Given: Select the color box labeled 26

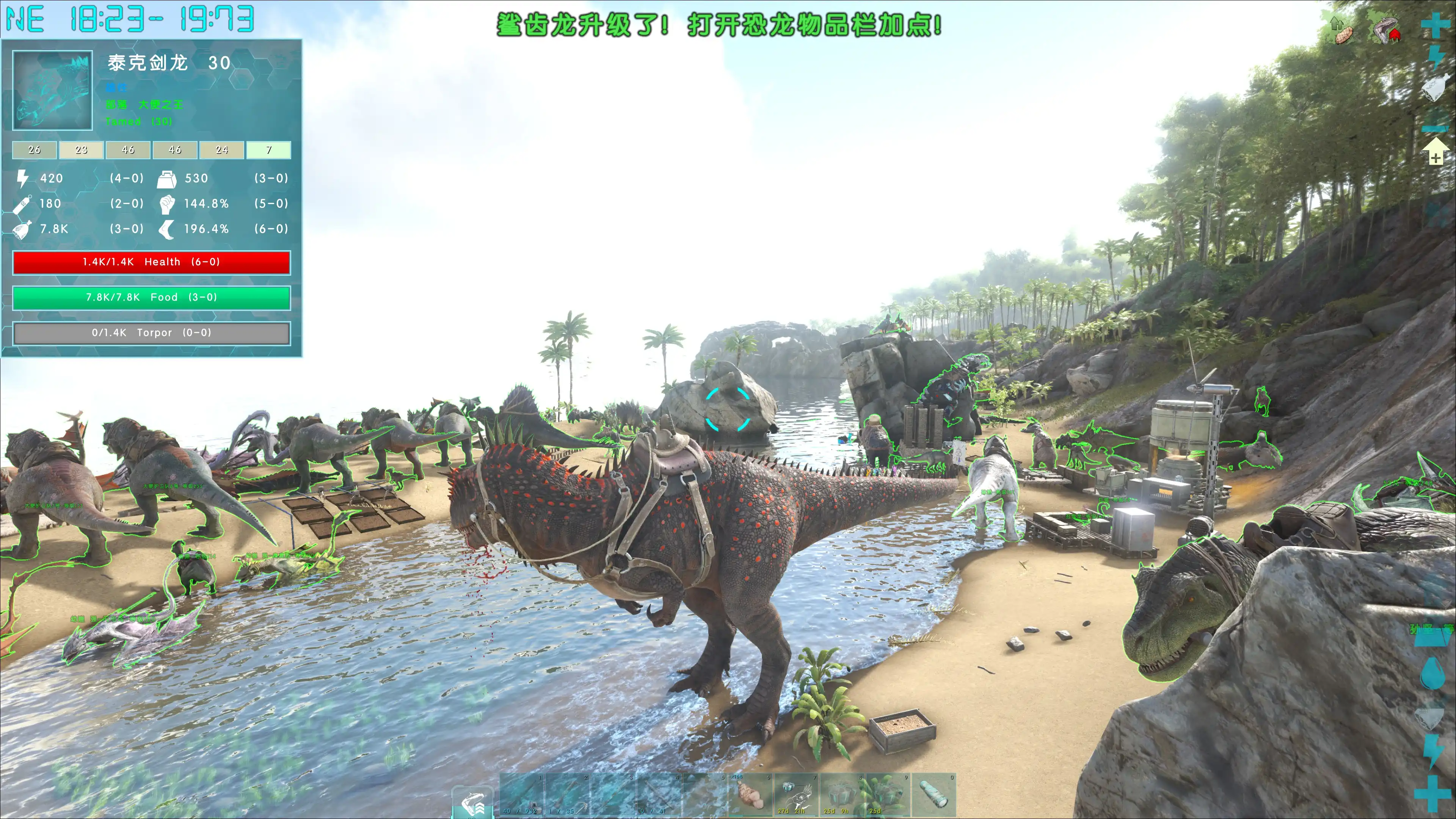Looking at the screenshot, I should (x=35, y=150).
